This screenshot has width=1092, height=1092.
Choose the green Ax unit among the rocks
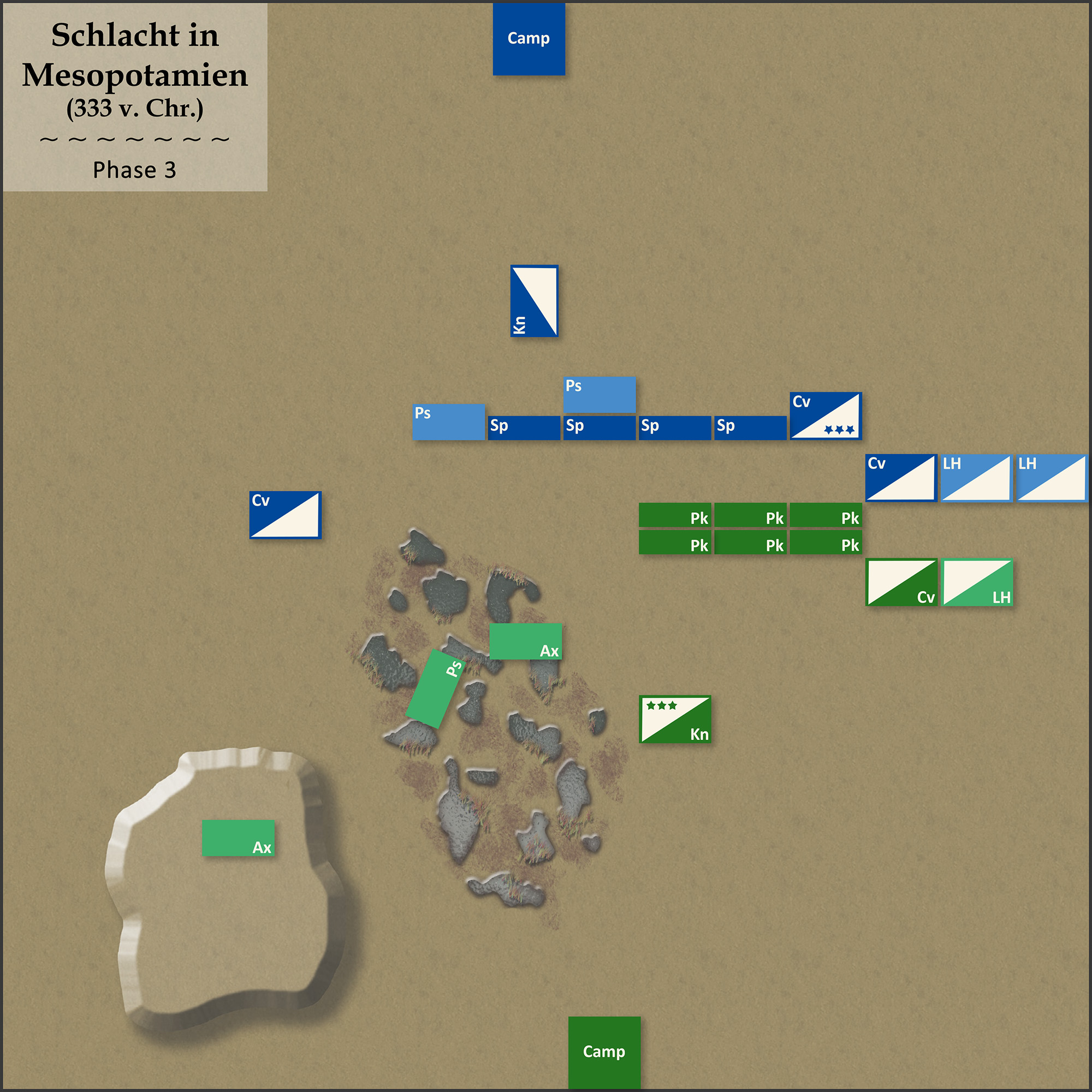(525, 642)
